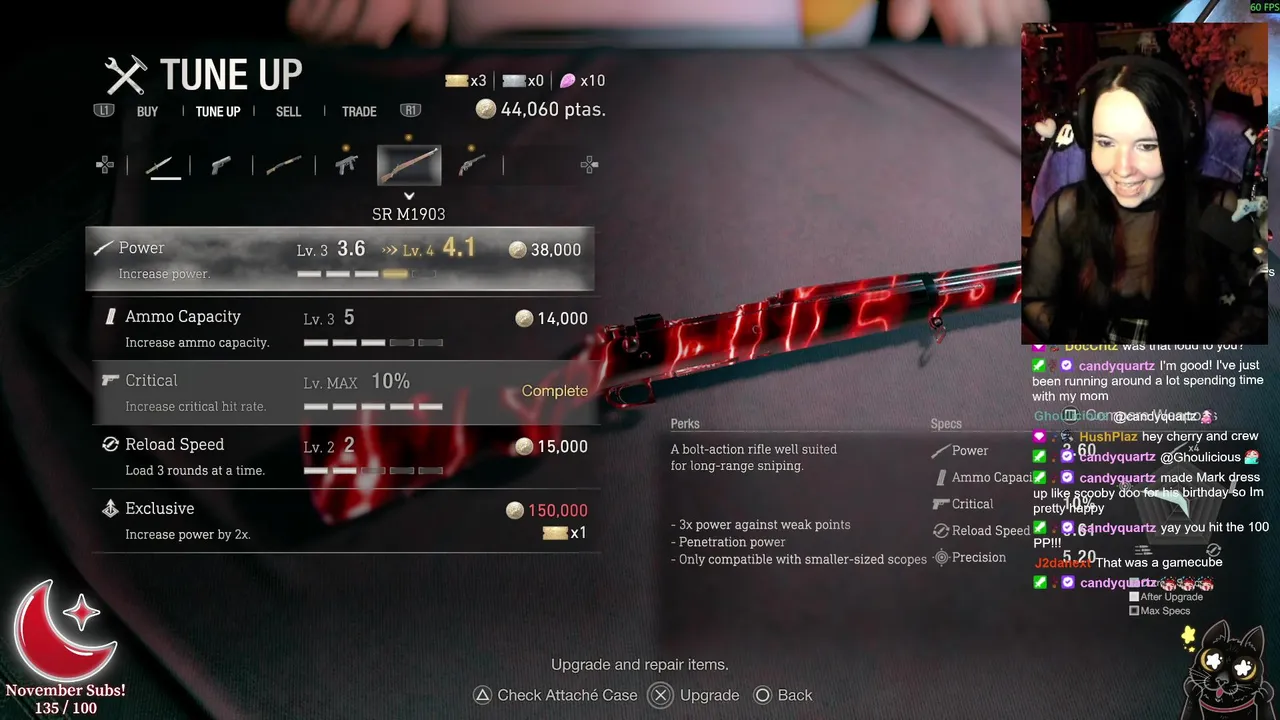Select the Exclusive upgrade for 150,000
This screenshot has height=720, width=1280.
click(340, 520)
